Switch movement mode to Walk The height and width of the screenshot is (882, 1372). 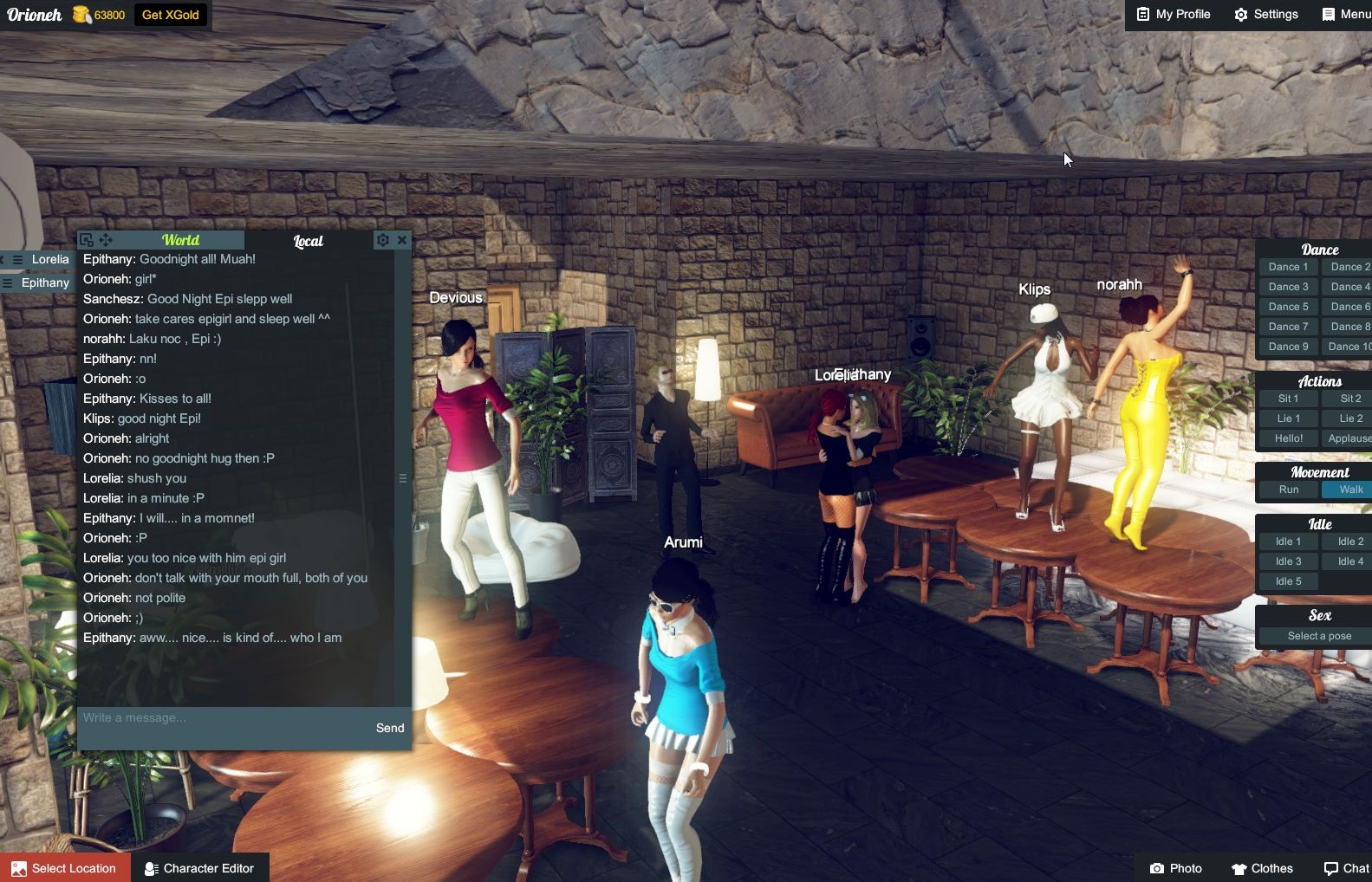[x=1349, y=490]
